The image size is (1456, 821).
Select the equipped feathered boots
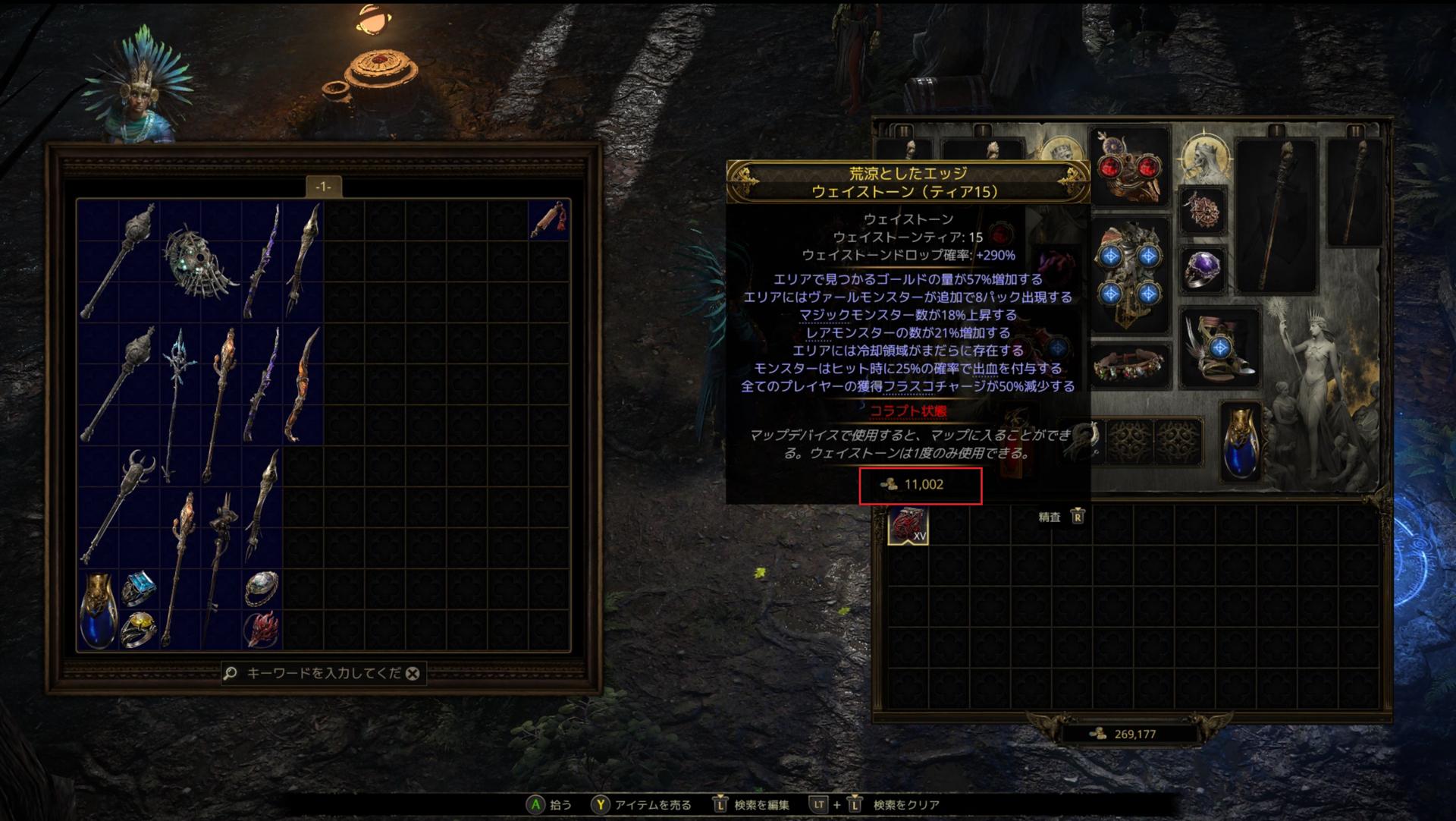coord(1219,349)
